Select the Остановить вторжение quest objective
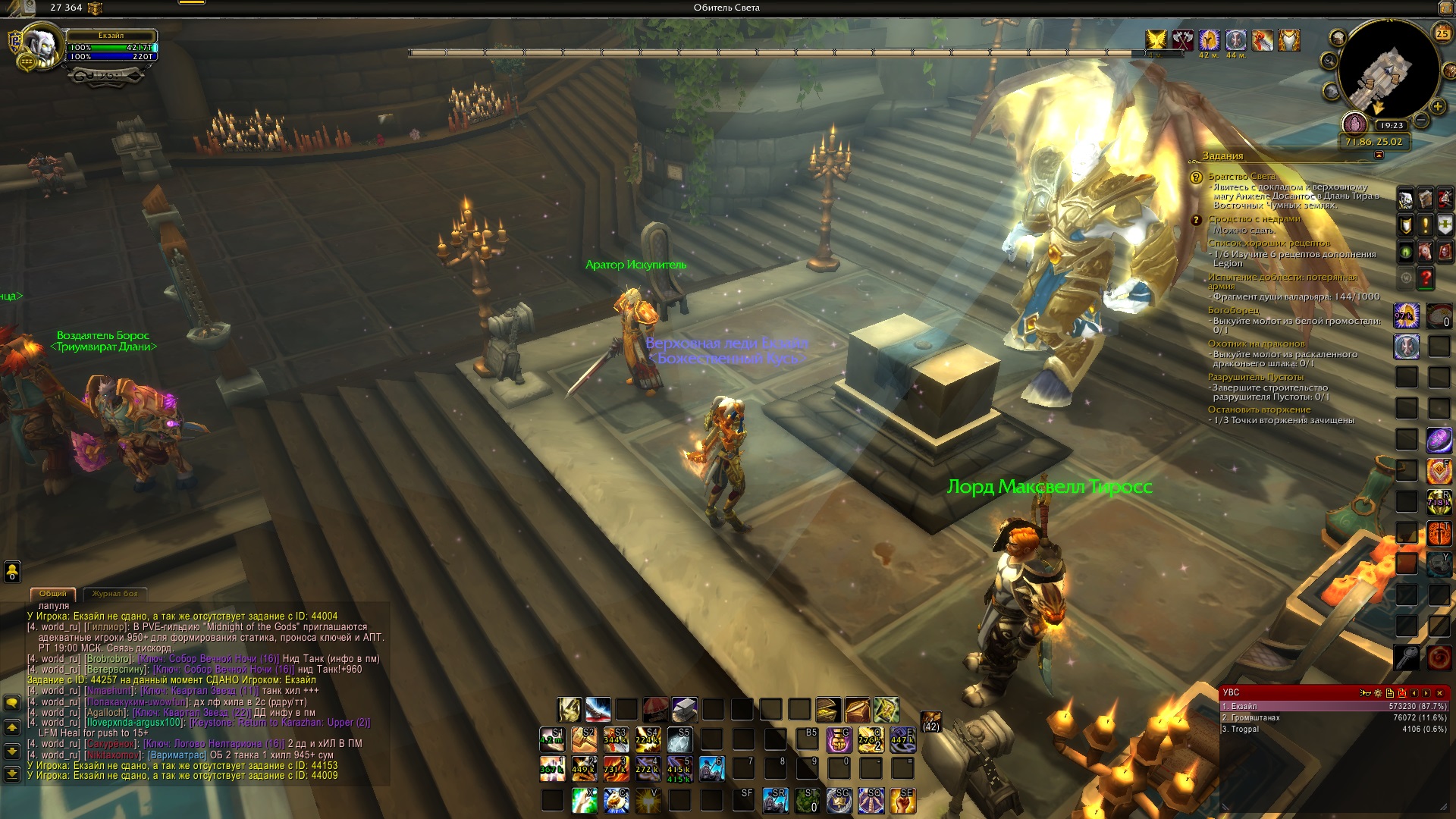 1259,409
